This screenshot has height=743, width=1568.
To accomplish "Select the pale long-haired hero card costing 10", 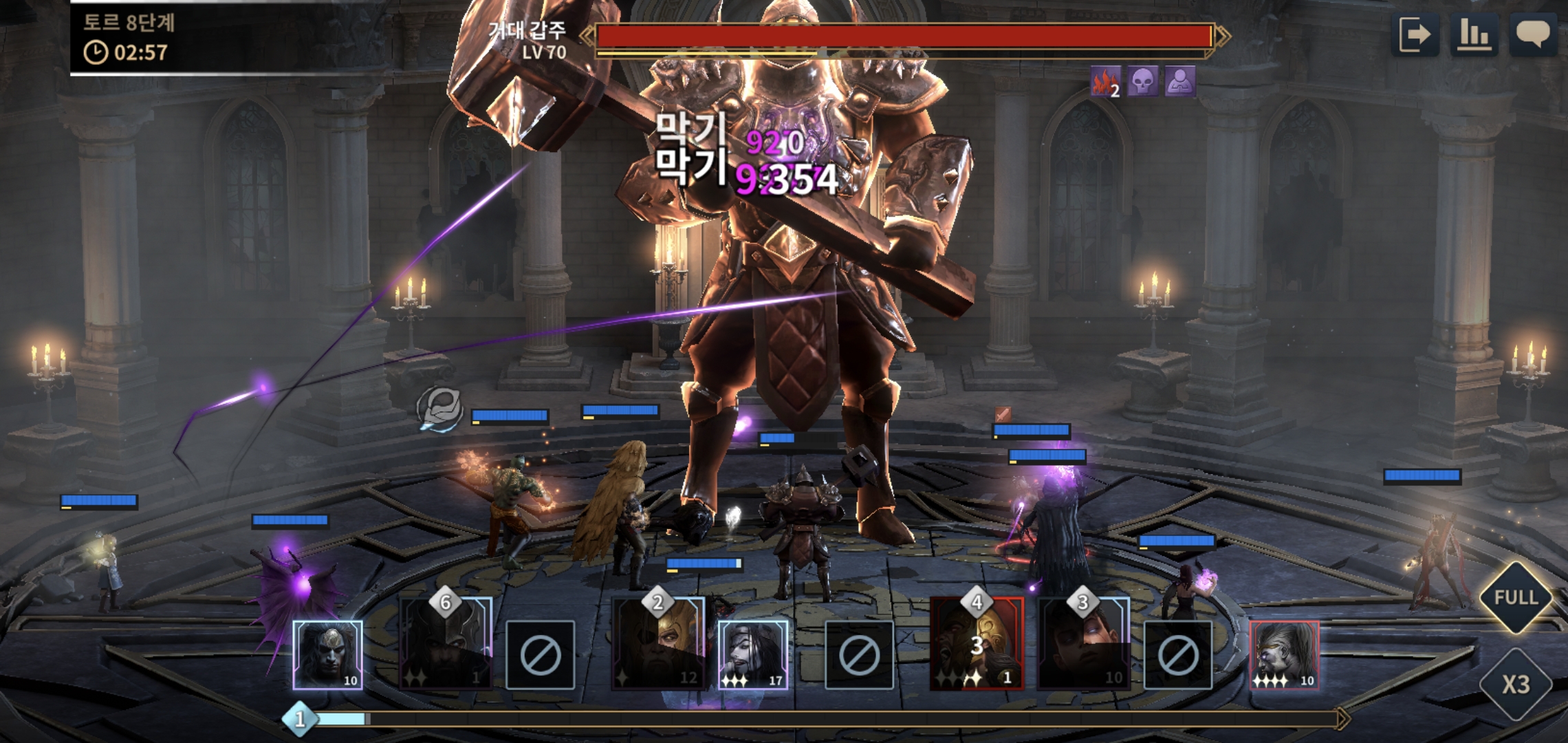I will point(327,654).
